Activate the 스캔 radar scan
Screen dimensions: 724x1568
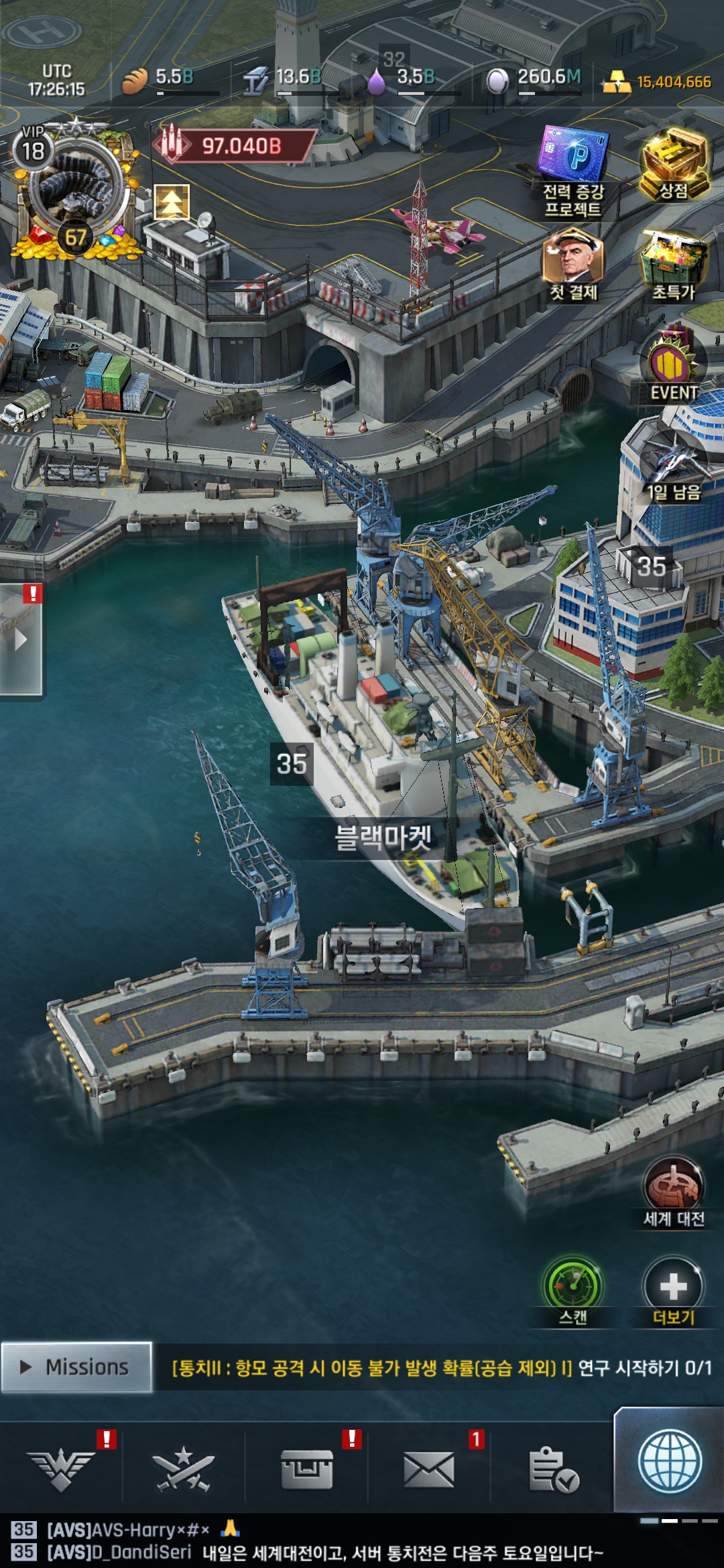coord(573,1291)
